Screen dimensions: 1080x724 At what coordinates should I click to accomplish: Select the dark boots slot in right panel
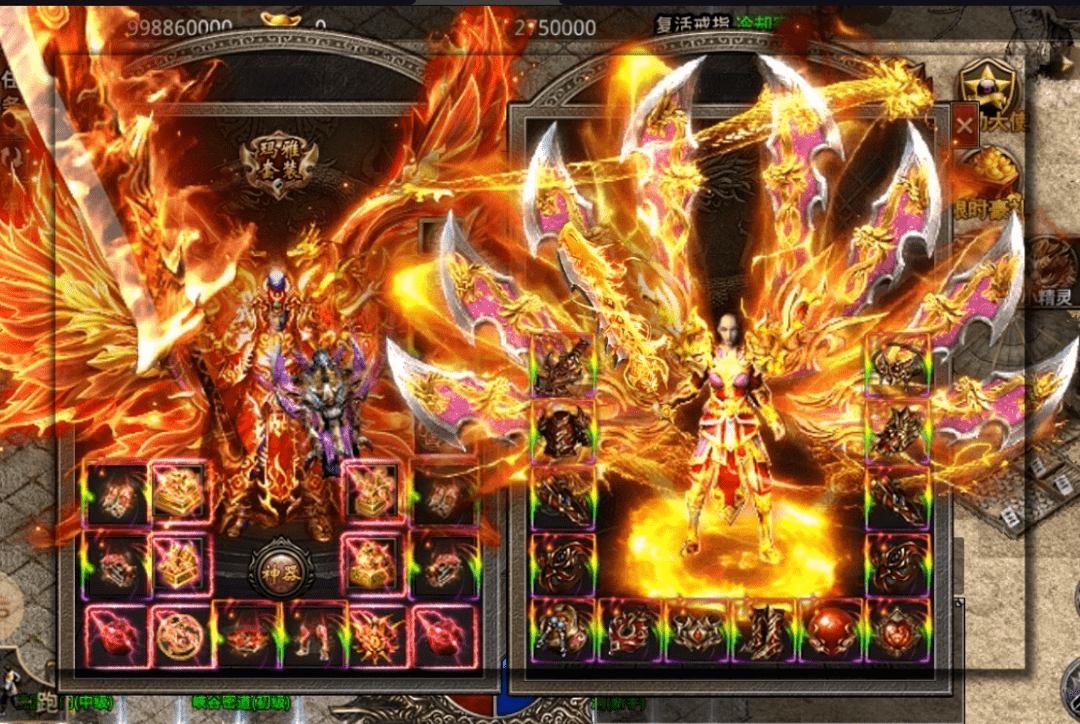tap(763, 629)
